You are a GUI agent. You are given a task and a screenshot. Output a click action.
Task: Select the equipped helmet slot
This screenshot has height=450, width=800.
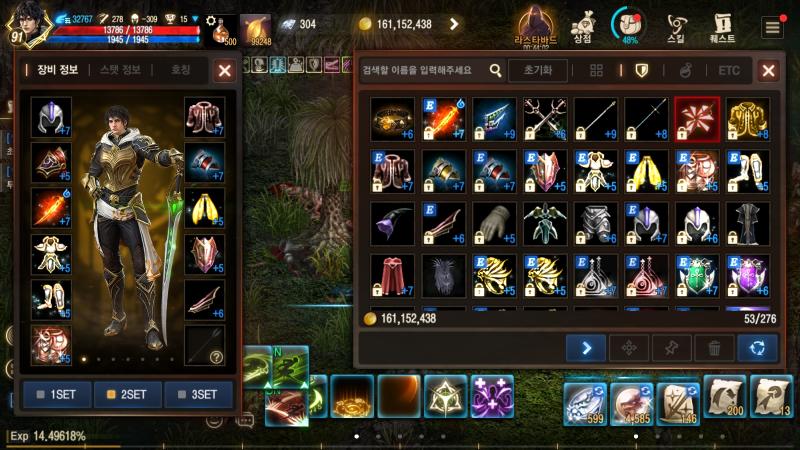50,117
